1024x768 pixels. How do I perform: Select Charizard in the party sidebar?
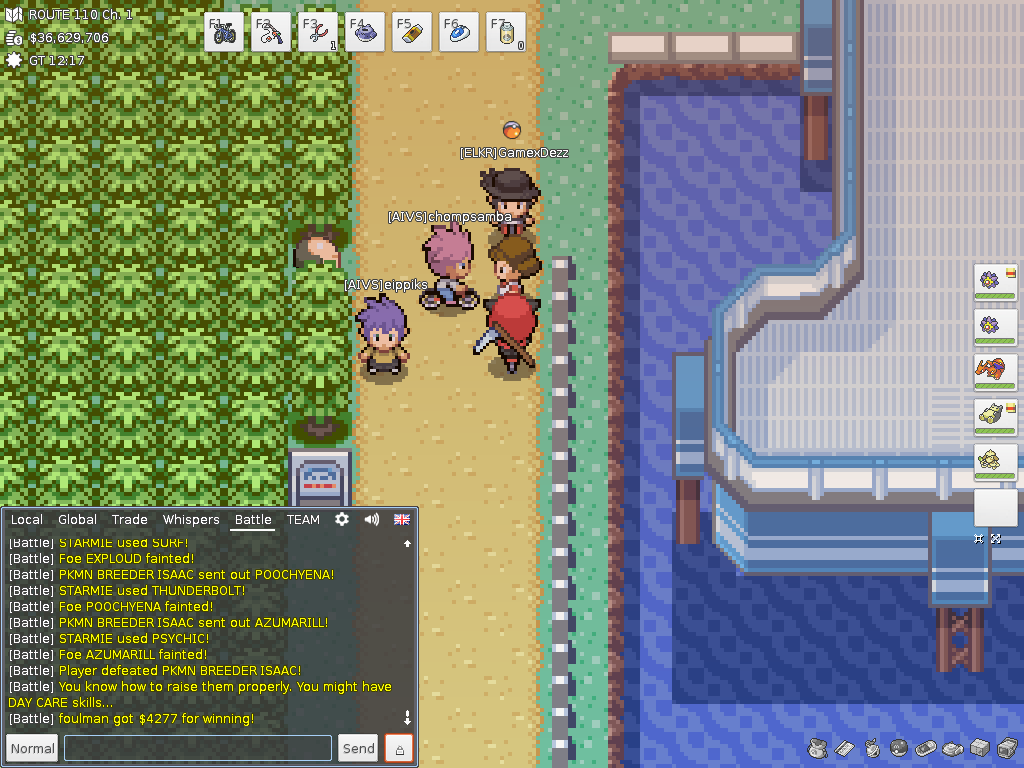coord(995,371)
